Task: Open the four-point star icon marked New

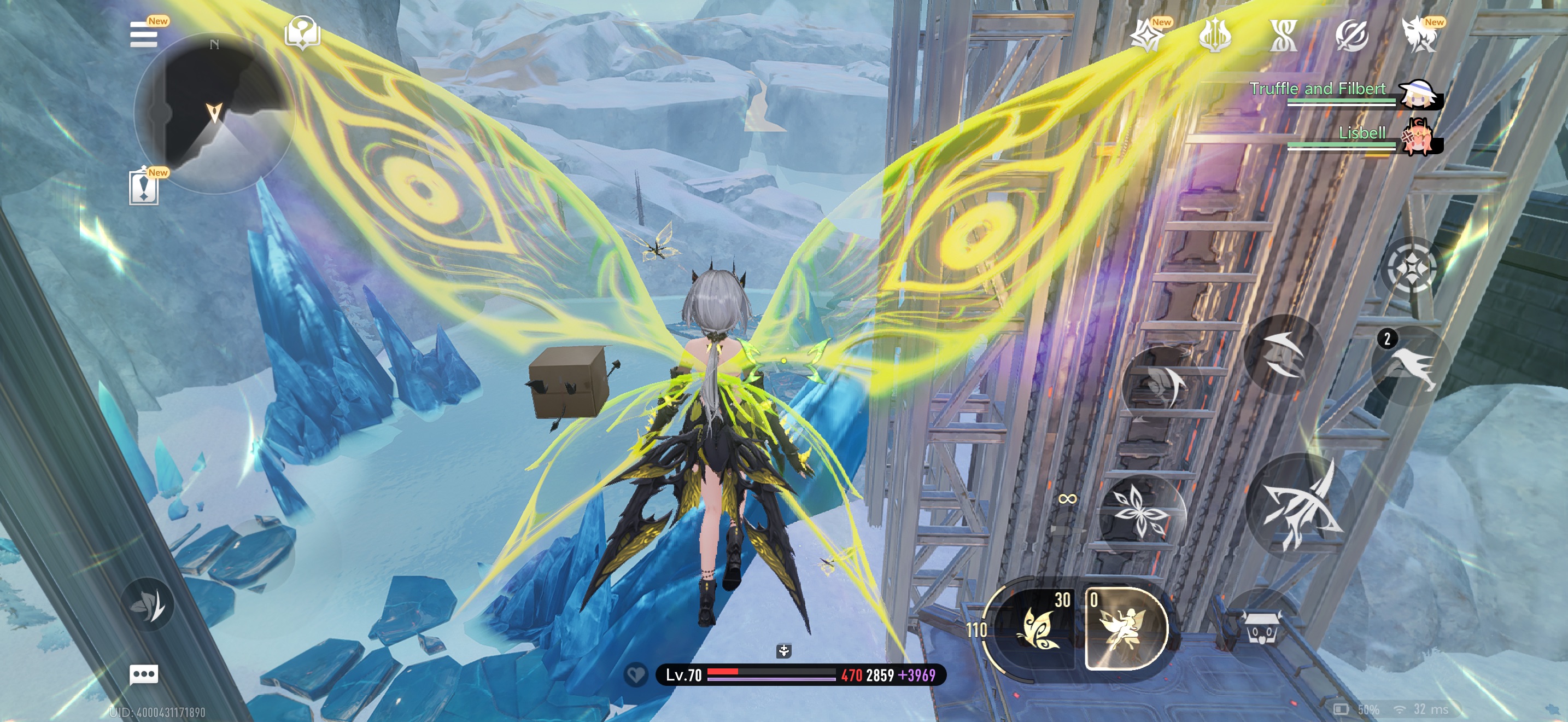Action: [x=1147, y=36]
